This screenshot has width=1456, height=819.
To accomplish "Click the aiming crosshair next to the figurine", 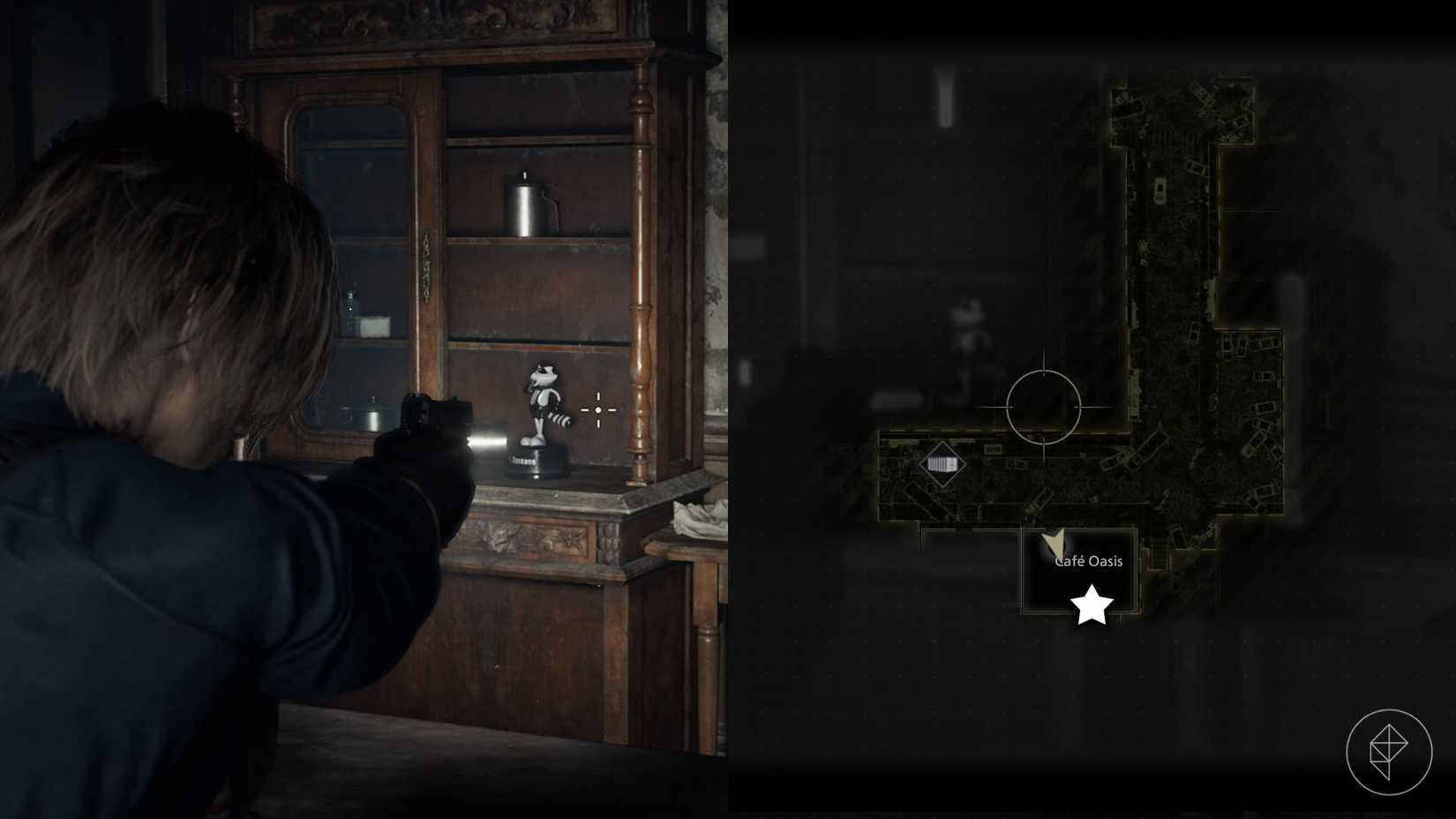I will (x=600, y=410).
